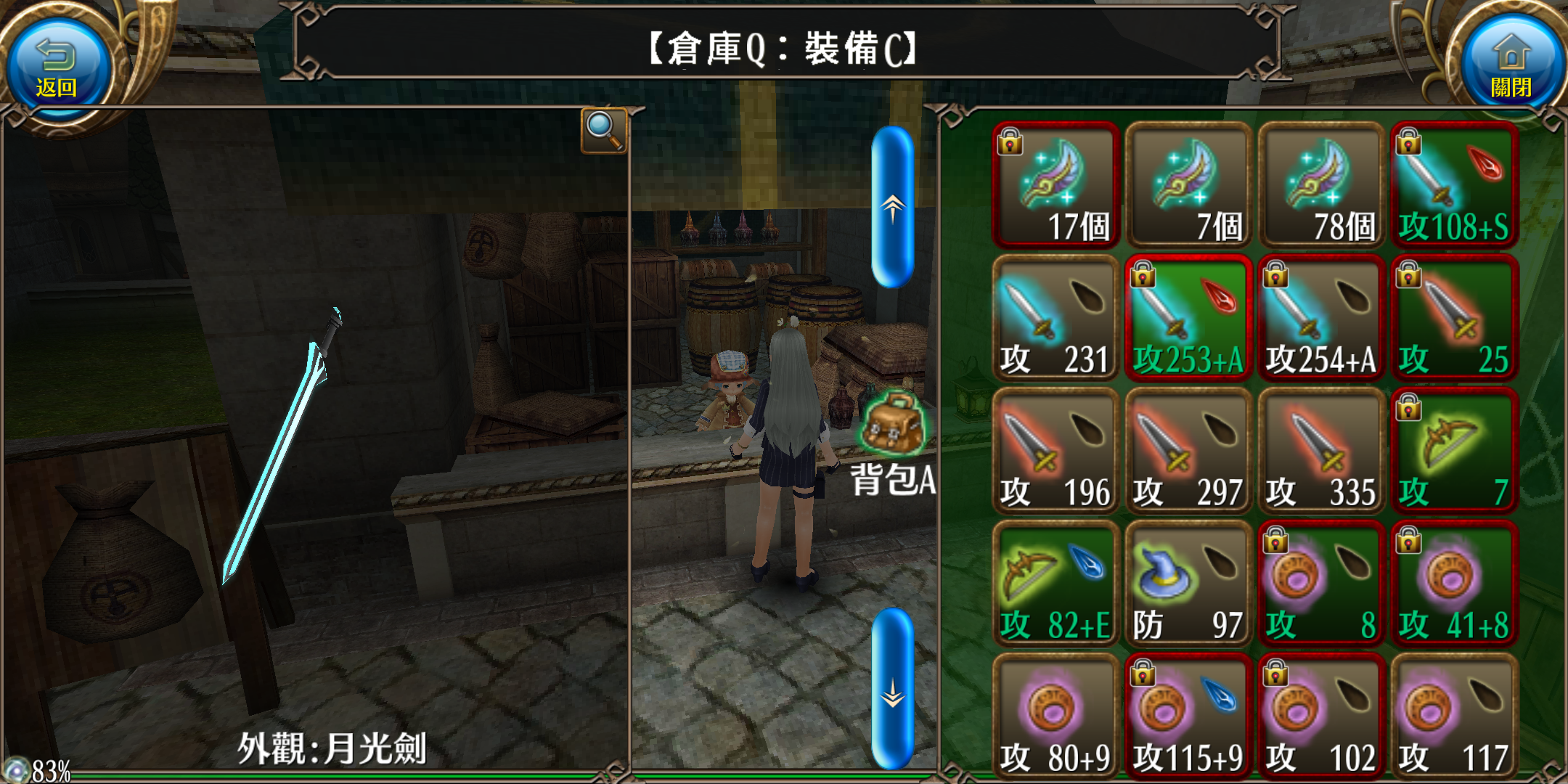The height and width of the screenshot is (784, 1568).
Task: Select the feather stack of 17個
Action: pos(1056,185)
